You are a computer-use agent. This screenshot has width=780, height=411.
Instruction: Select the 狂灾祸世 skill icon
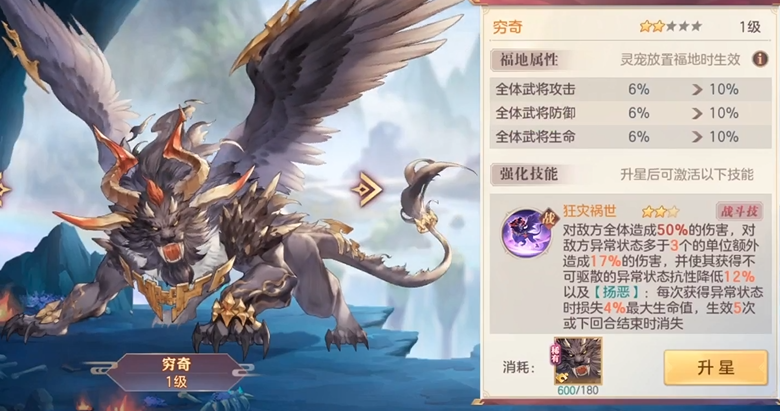pos(522,226)
